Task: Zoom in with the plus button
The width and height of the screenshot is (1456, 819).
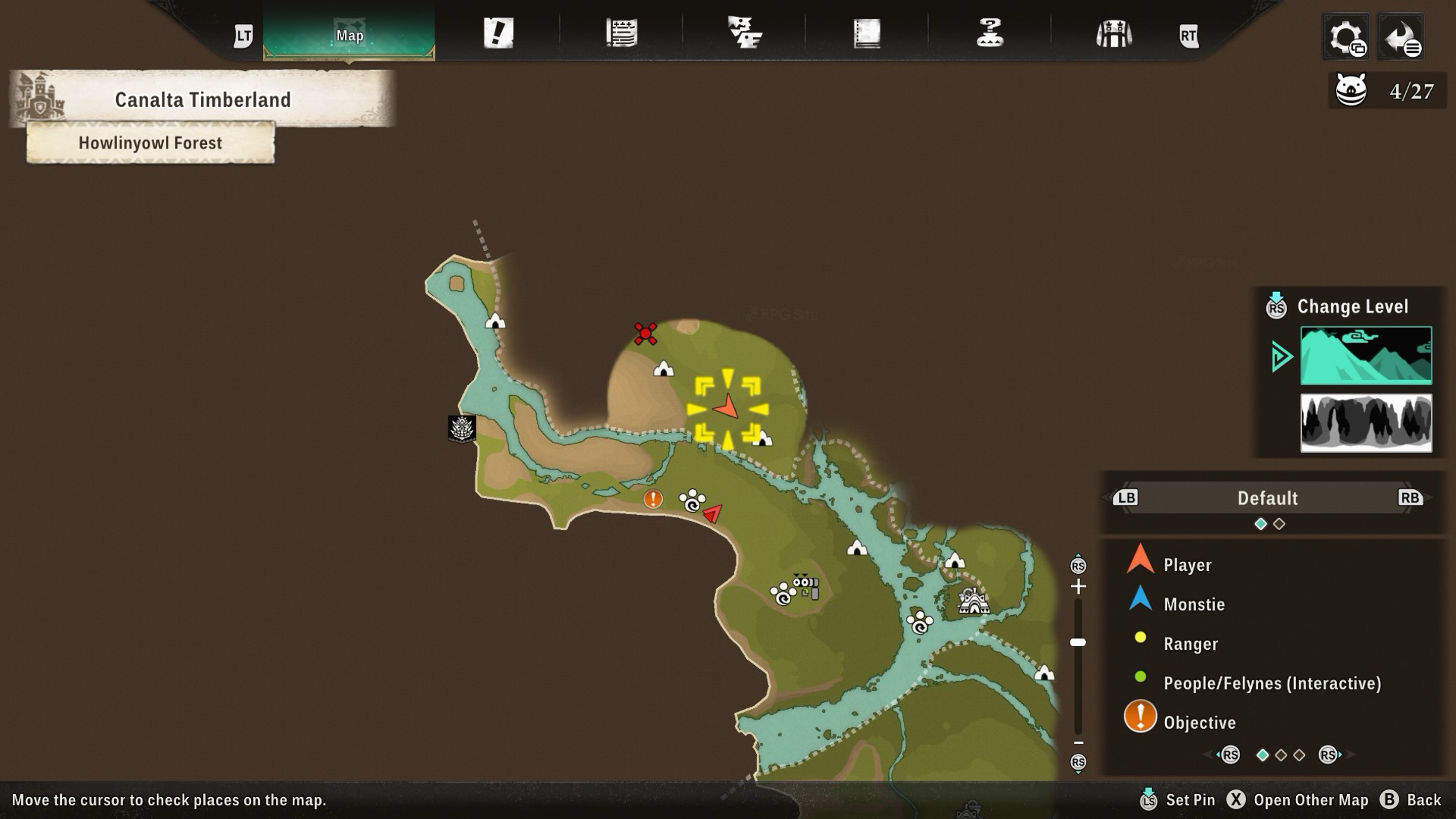Action: coord(1078,586)
